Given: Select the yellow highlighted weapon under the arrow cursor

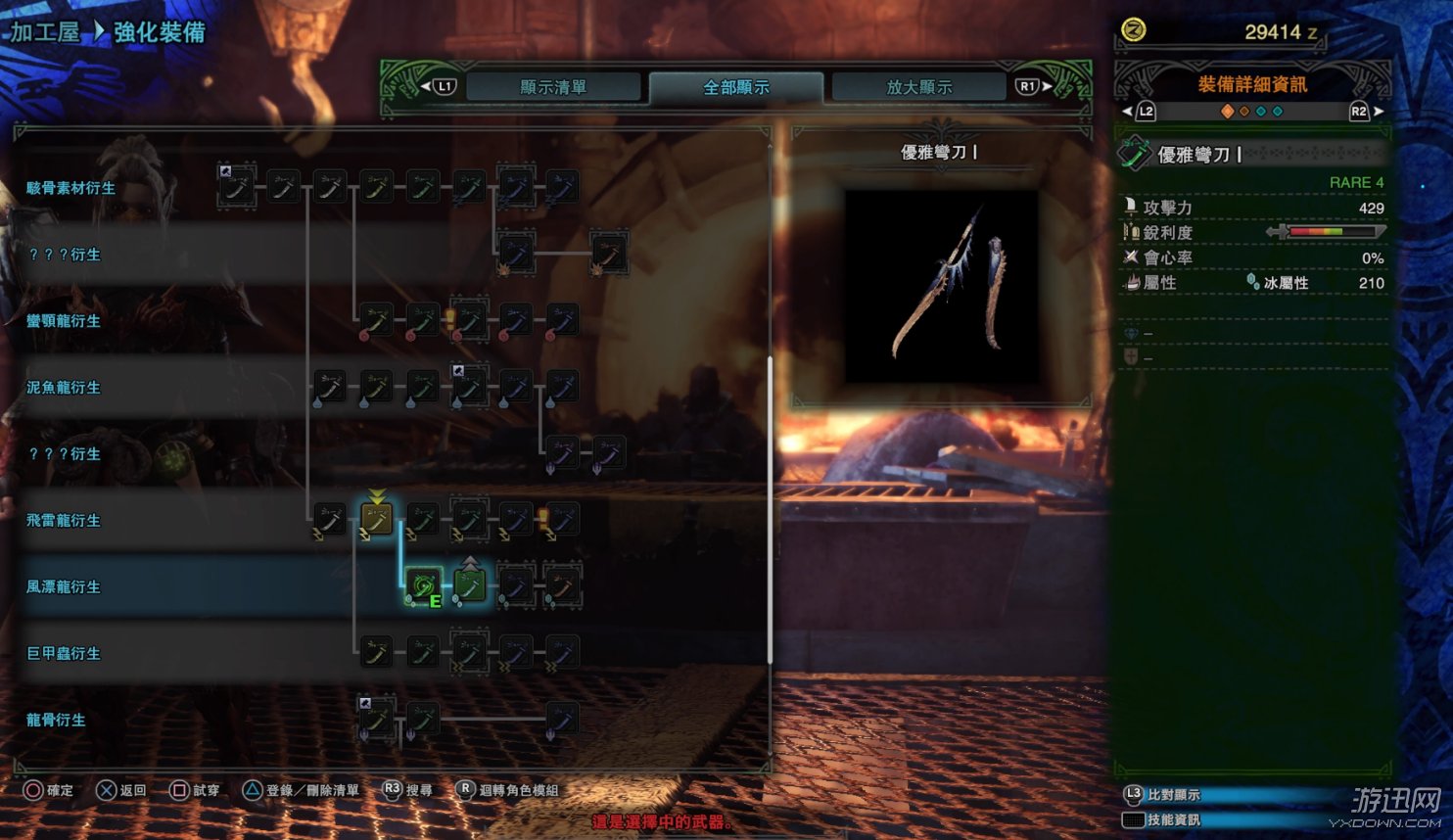Looking at the screenshot, I should [x=376, y=519].
